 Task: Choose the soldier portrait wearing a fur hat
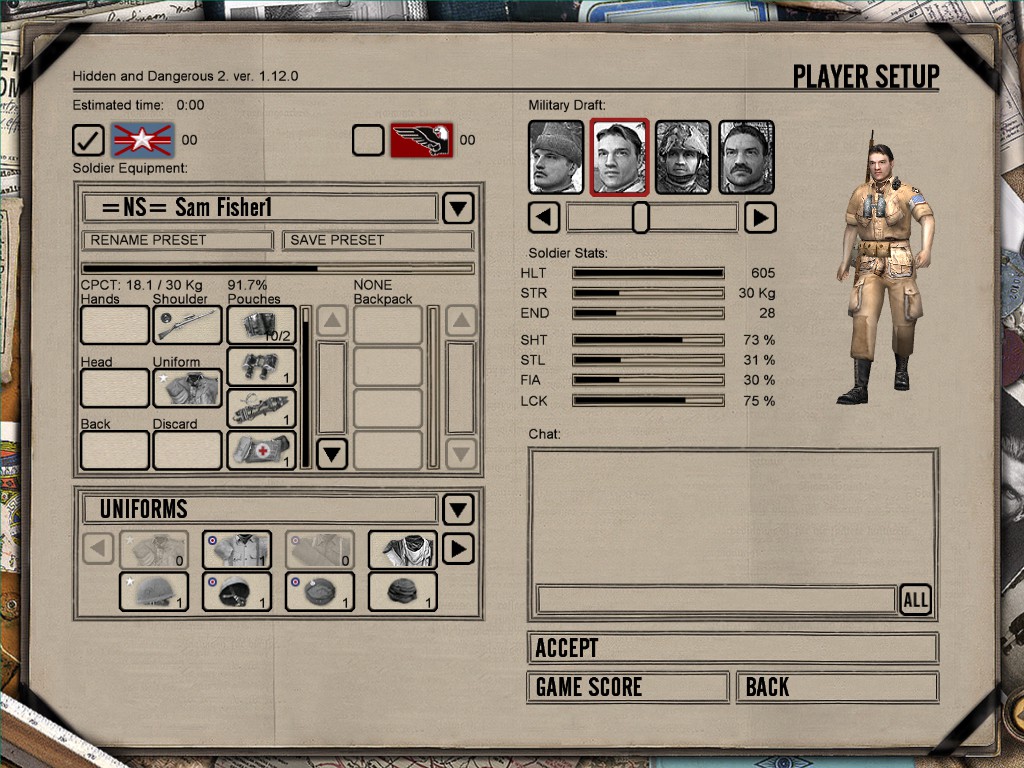coord(556,157)
